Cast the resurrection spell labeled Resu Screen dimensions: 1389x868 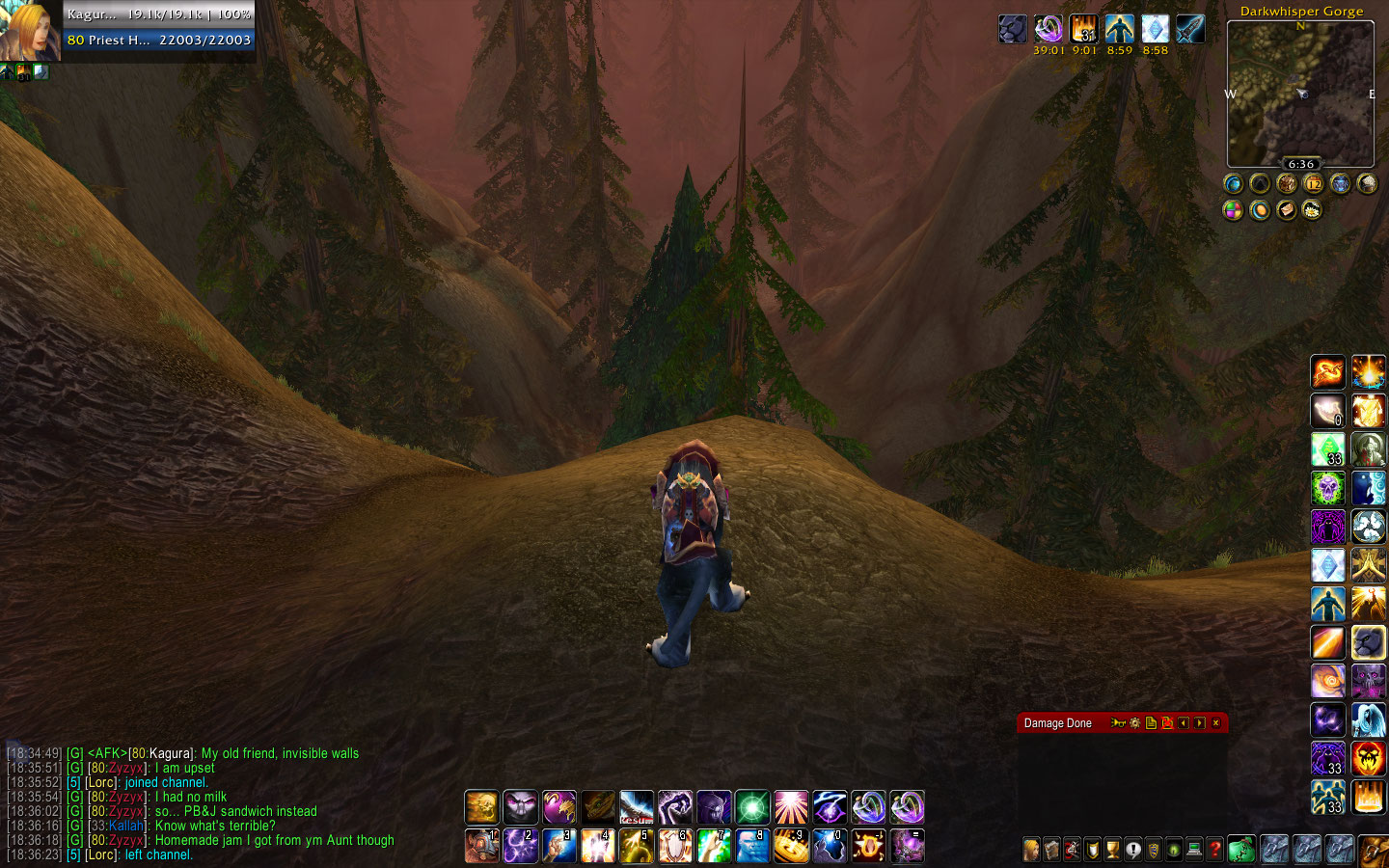coord(637,807)
